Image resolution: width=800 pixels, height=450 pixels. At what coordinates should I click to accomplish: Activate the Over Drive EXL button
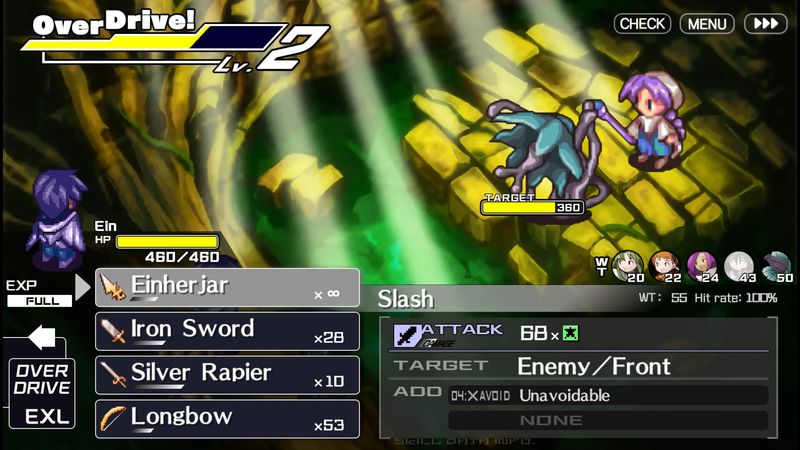42,395
